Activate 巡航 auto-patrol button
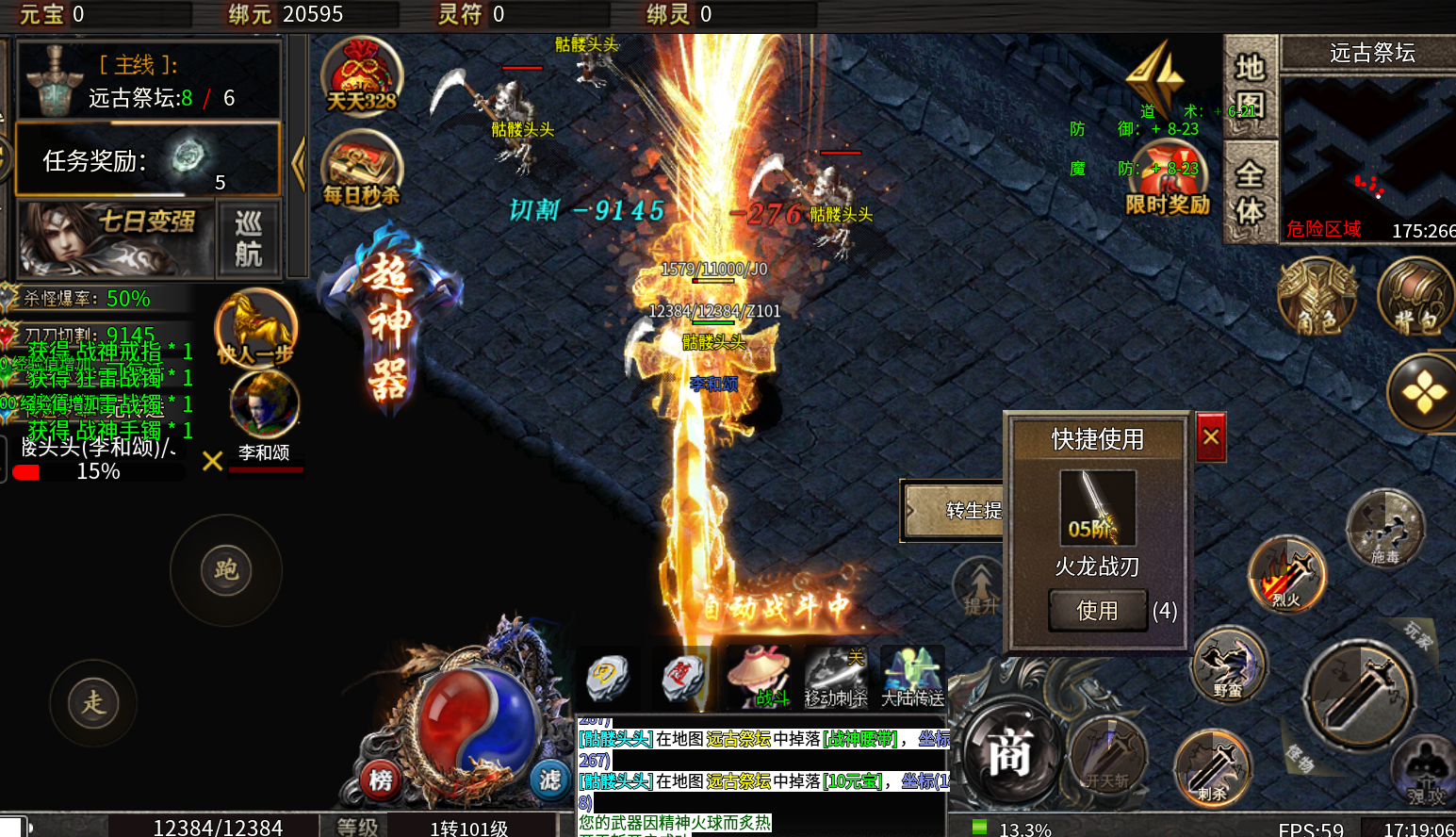This screenshot has width=1456, height=837. pyautogui.click(x=248, y=238)
